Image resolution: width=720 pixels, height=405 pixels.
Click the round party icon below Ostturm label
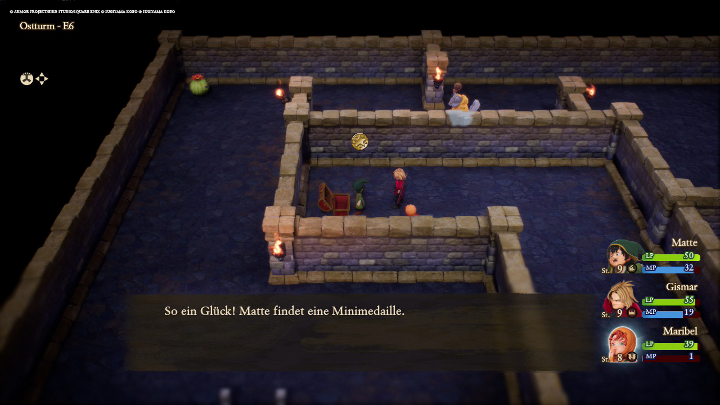tap(27, 78)
